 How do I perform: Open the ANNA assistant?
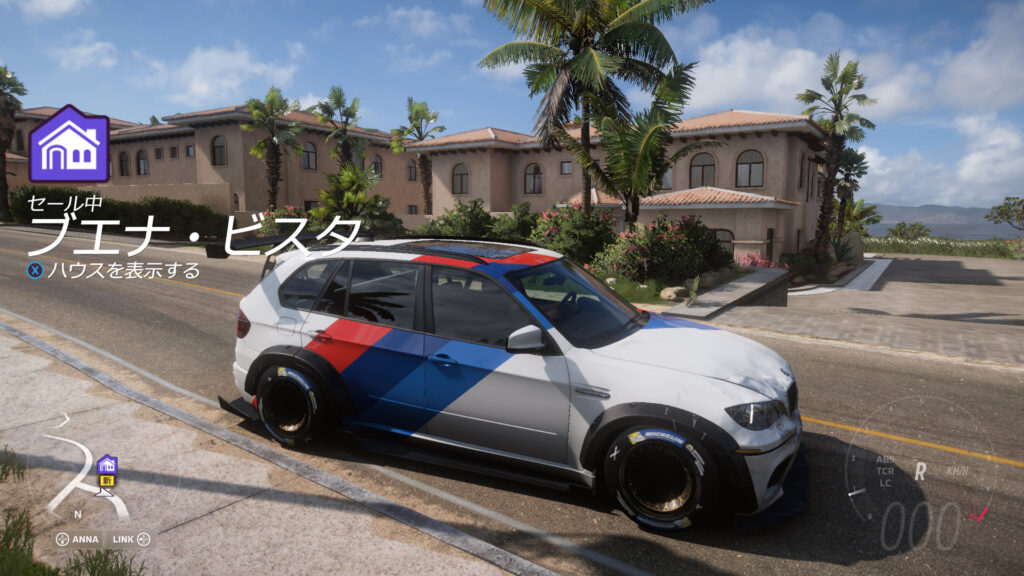point(78,539)
